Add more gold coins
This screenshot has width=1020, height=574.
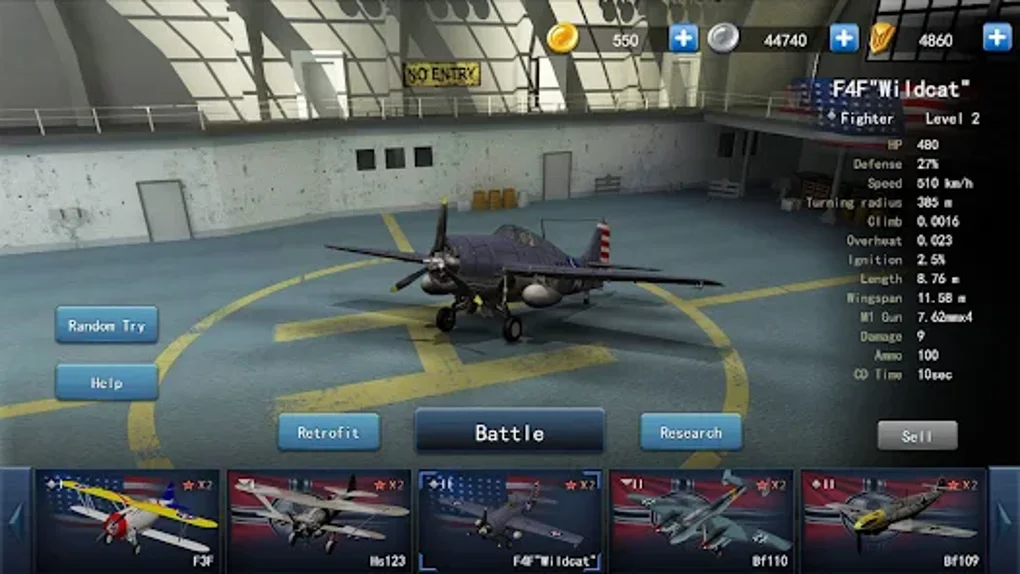click(x=684, y=38)
